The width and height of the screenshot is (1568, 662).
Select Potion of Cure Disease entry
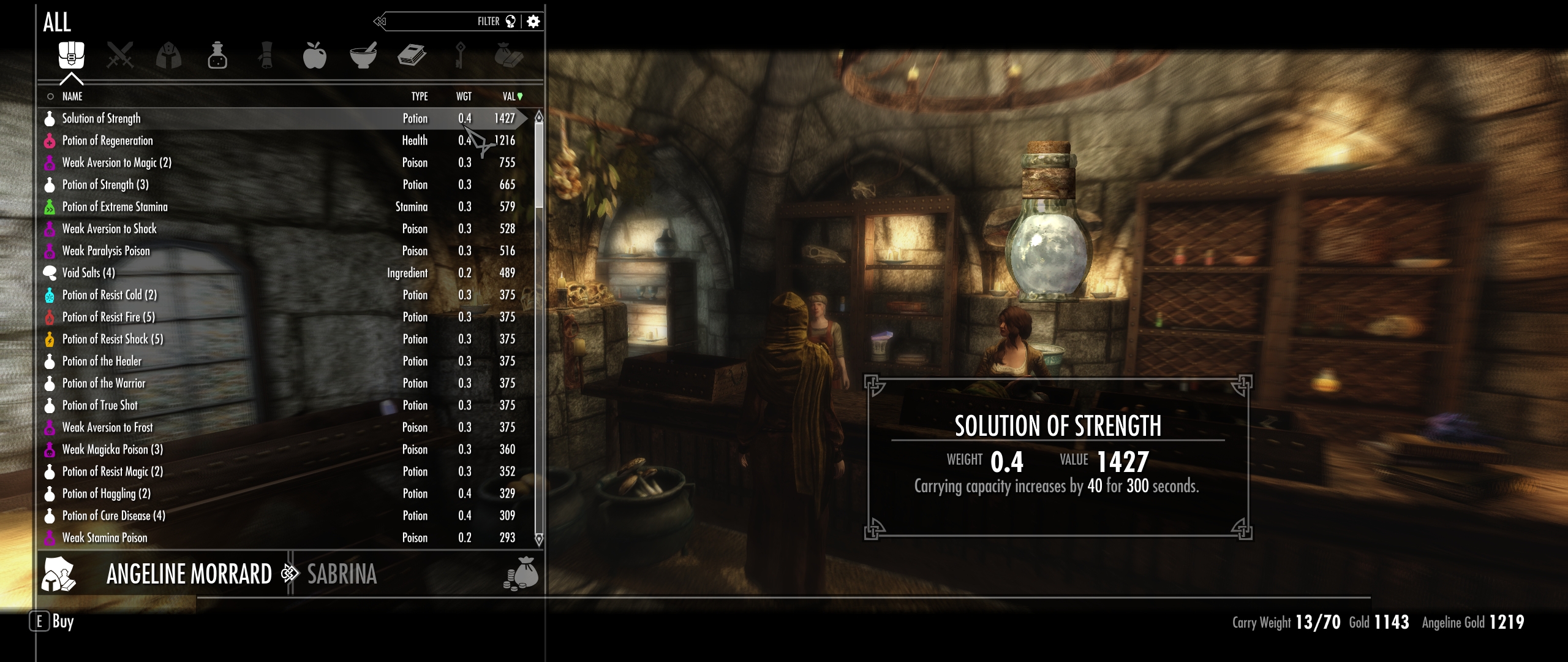pos(113,516)
